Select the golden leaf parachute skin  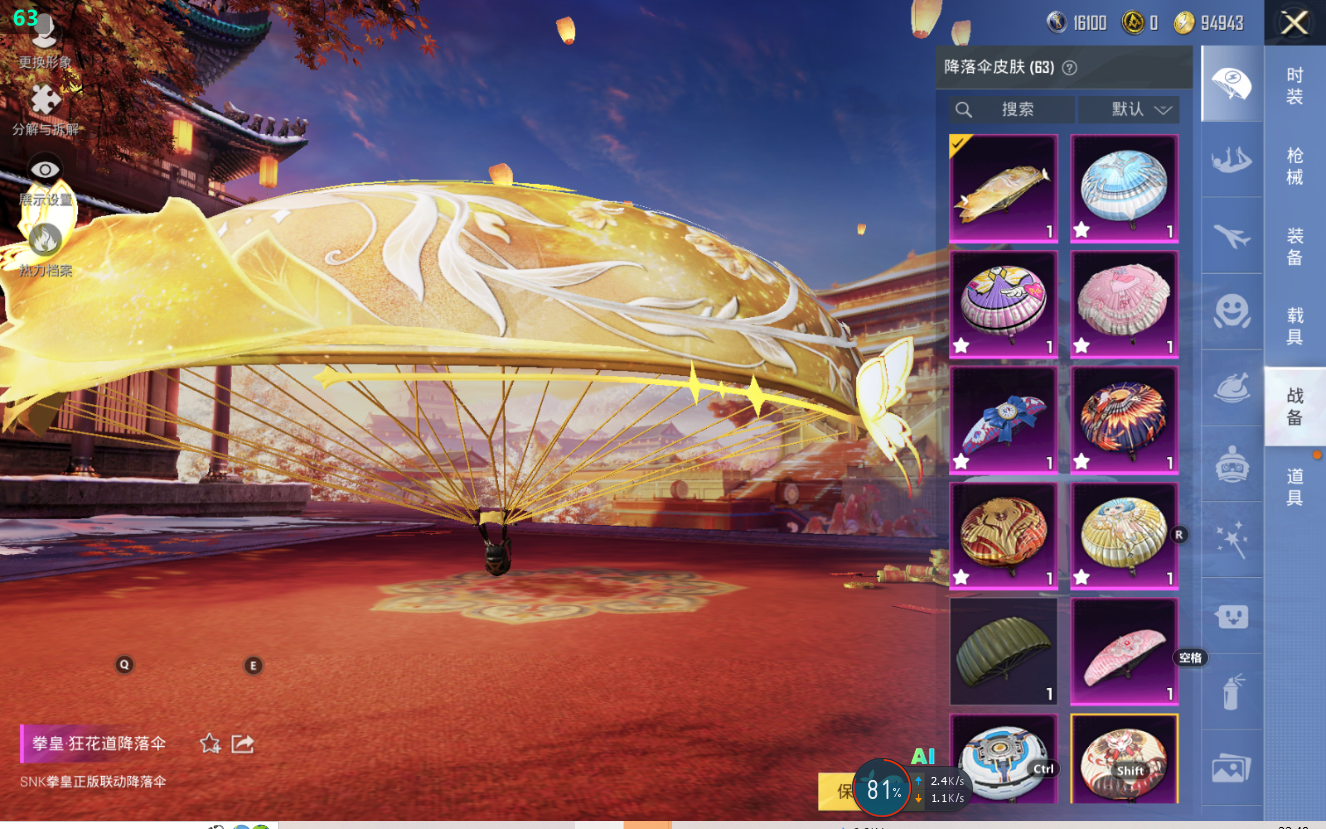pos(1003,188)
